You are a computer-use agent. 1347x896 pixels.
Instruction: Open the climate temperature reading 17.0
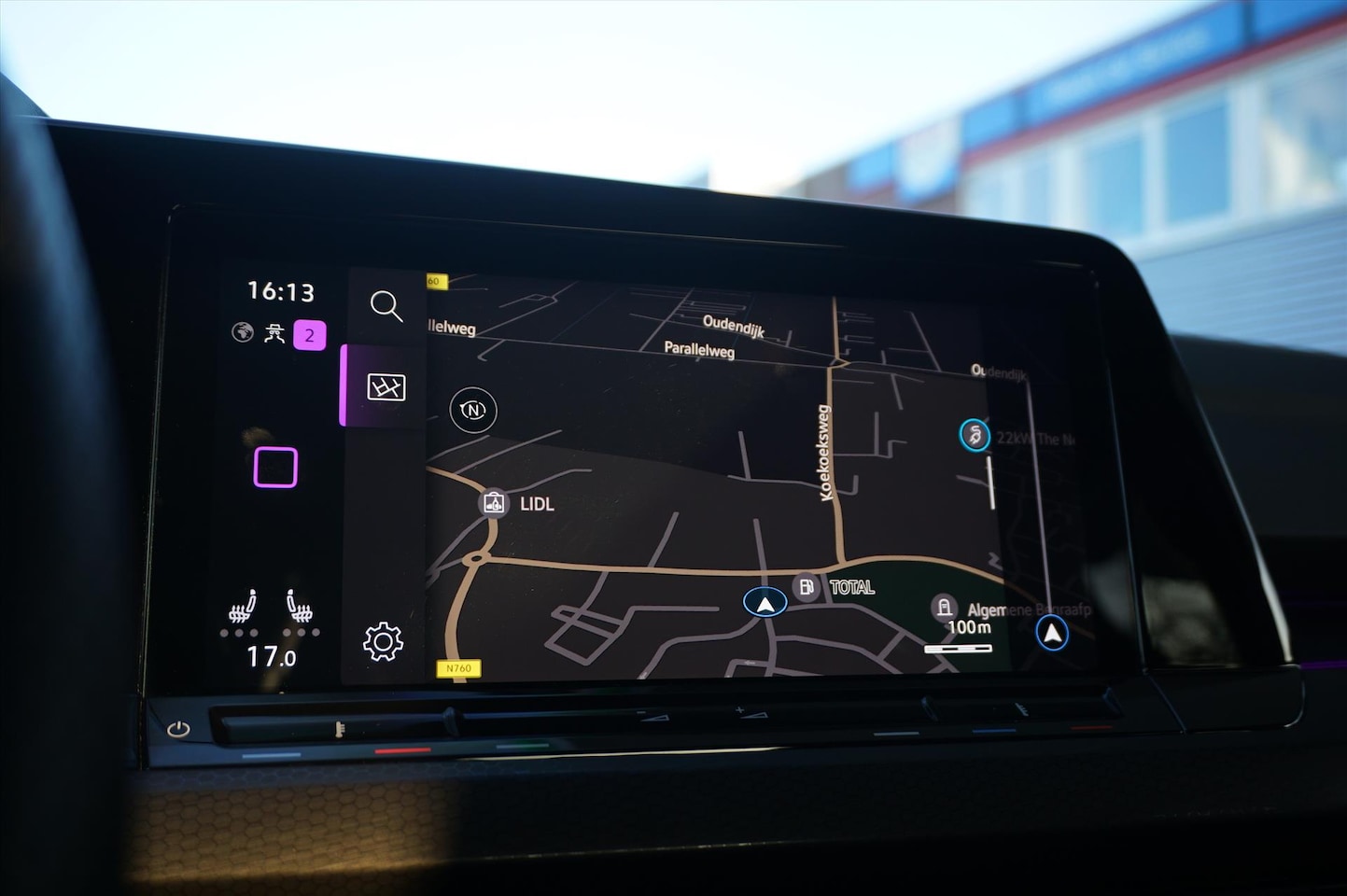point(271,657)
